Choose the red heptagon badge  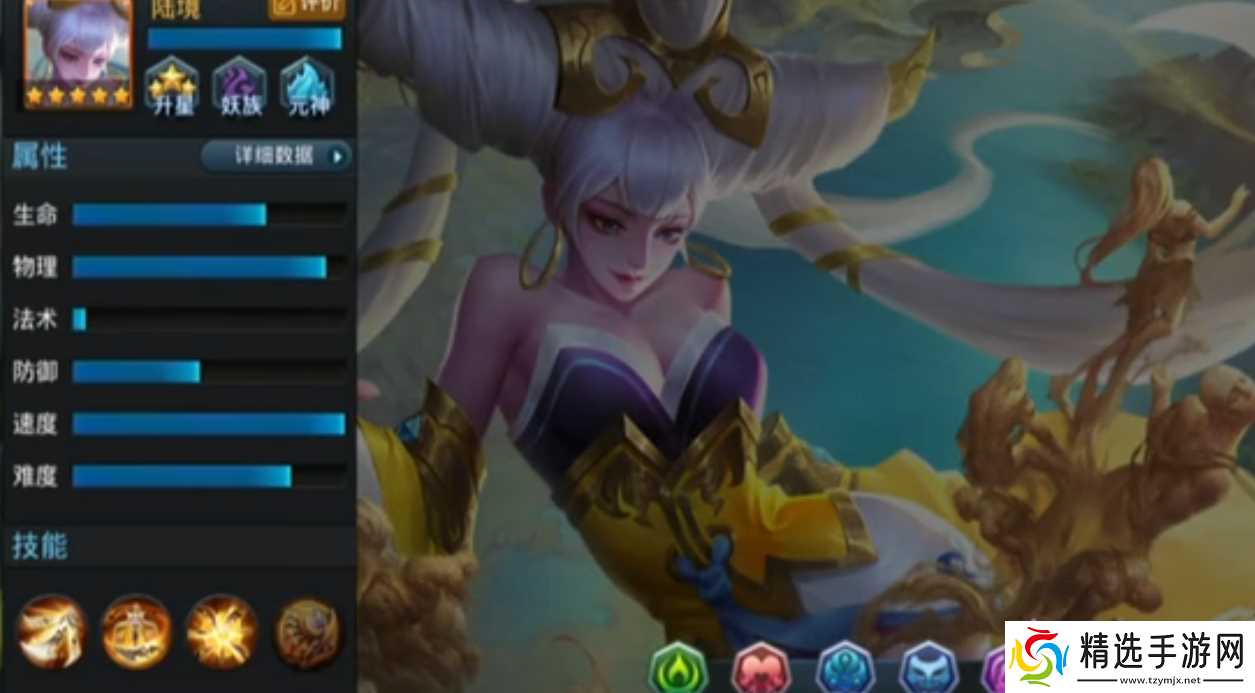tap(762, 668)
